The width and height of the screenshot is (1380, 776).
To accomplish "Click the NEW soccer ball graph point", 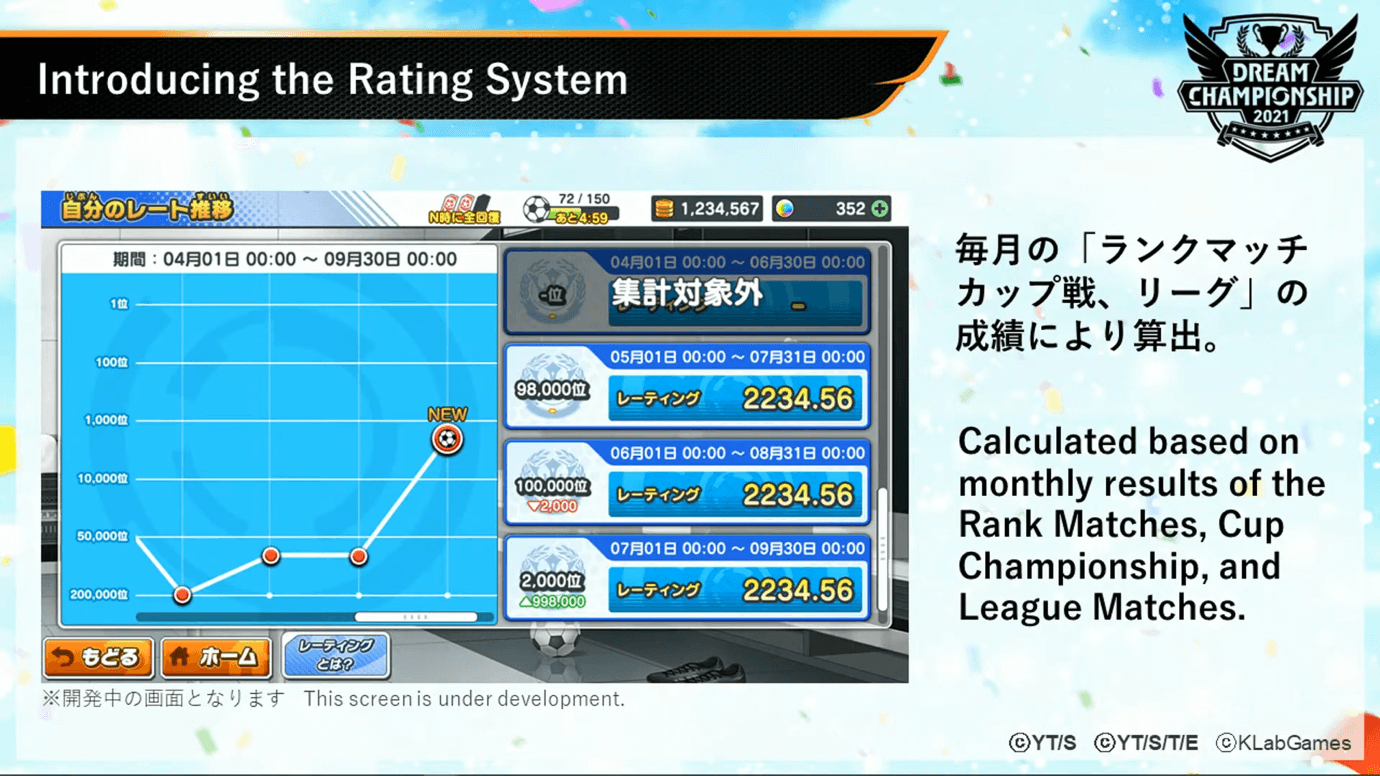I will (447, 439).
